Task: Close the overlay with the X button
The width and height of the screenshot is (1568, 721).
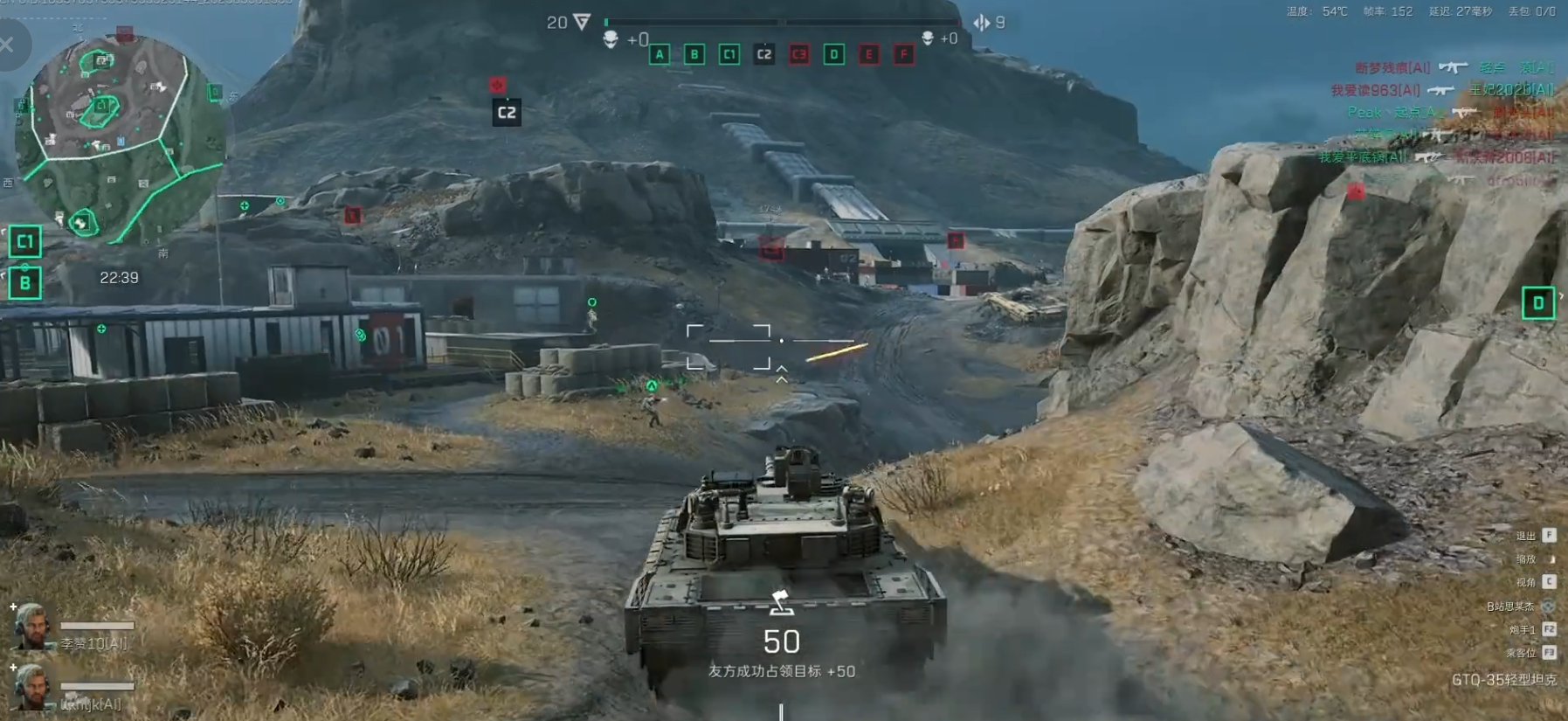Action: click(7, 45)
